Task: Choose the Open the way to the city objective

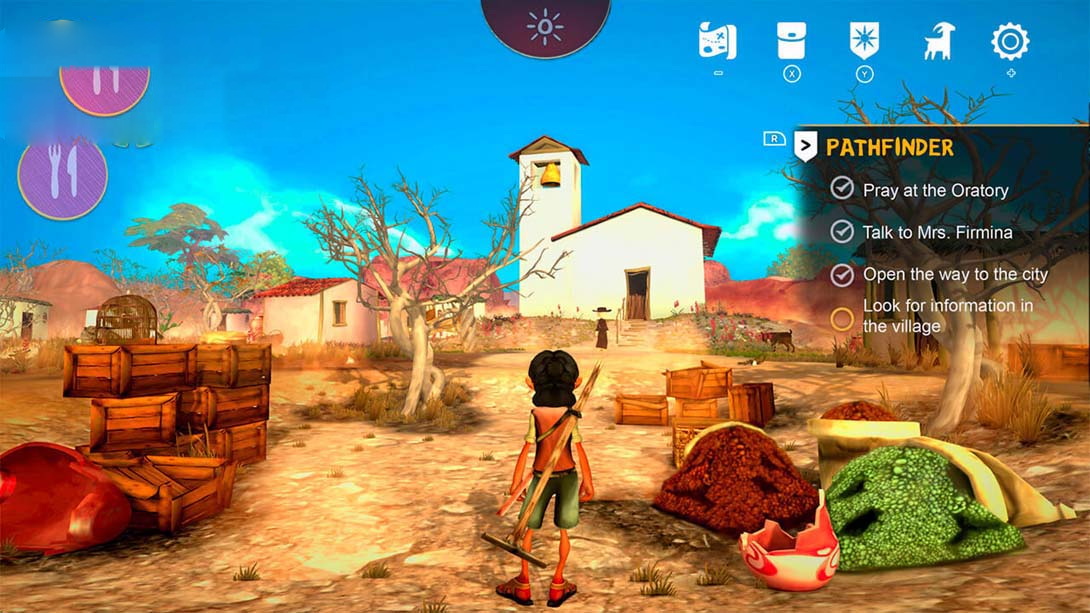Action: [954, 275]
